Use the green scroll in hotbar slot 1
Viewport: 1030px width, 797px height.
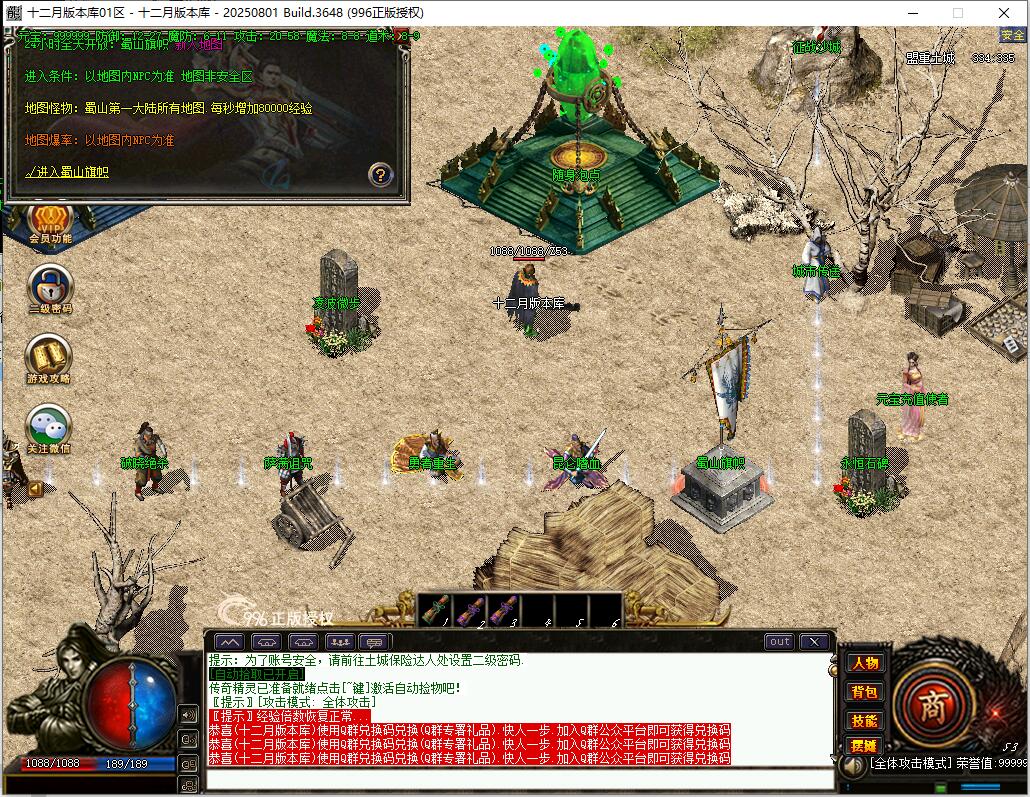[434, 610]
